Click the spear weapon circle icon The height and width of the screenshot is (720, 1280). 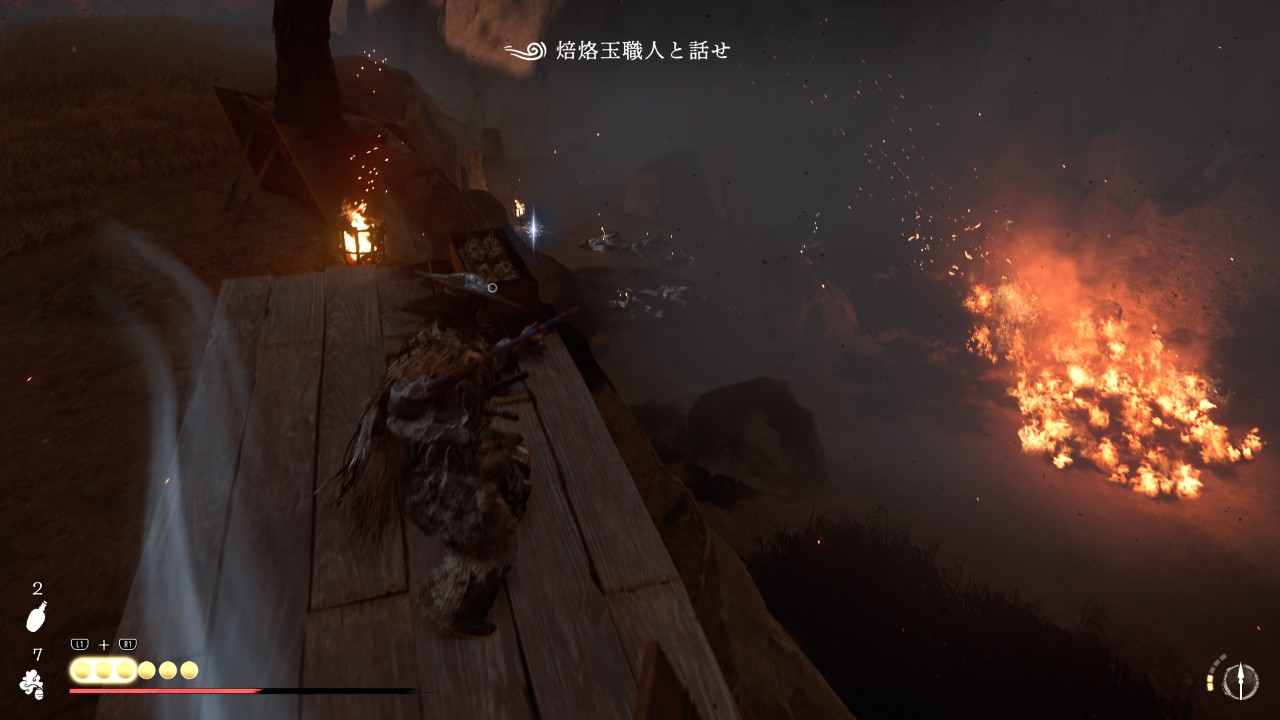tap(1241, 681)
